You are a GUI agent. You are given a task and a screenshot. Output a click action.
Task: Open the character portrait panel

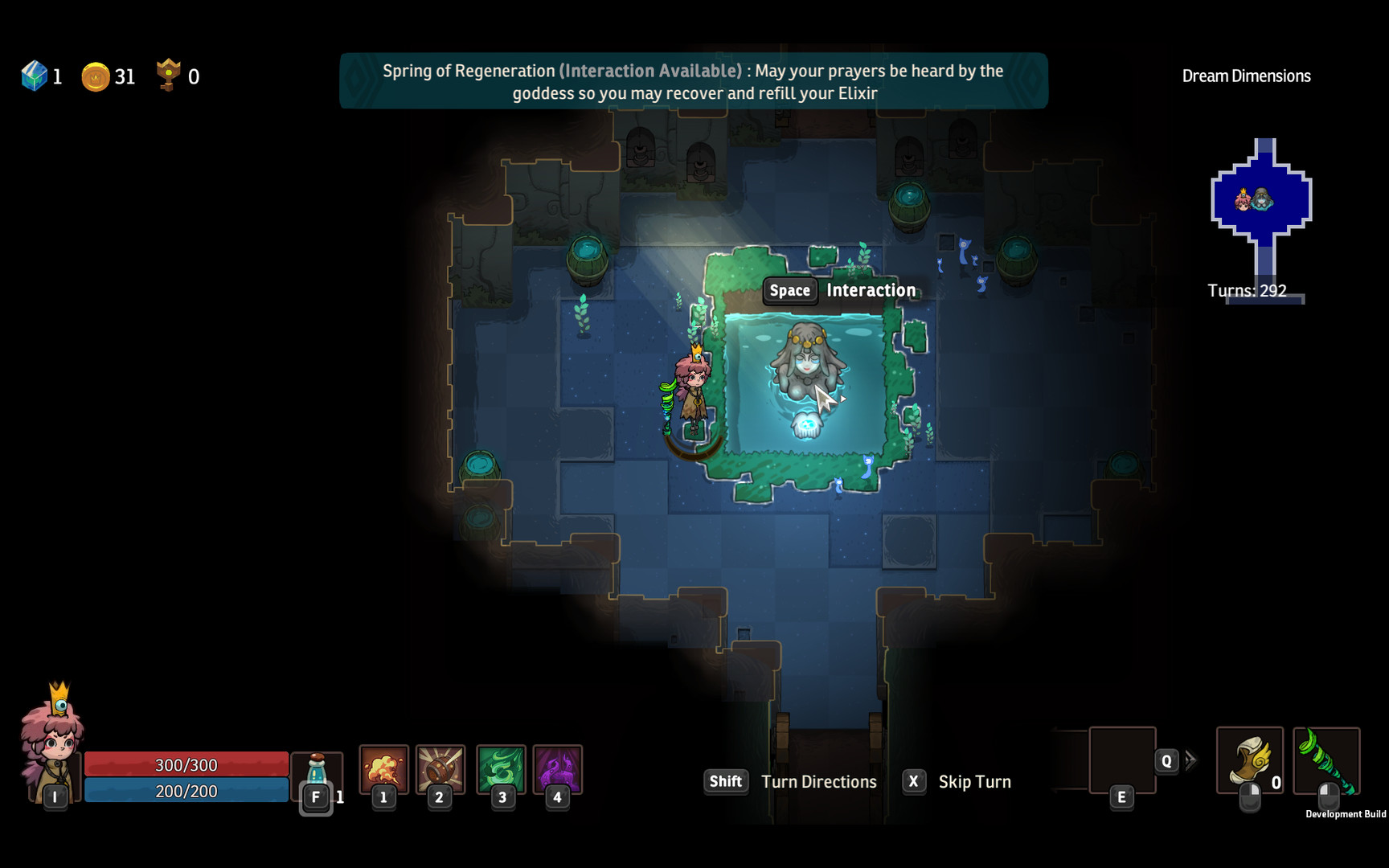tap(51, 743)
